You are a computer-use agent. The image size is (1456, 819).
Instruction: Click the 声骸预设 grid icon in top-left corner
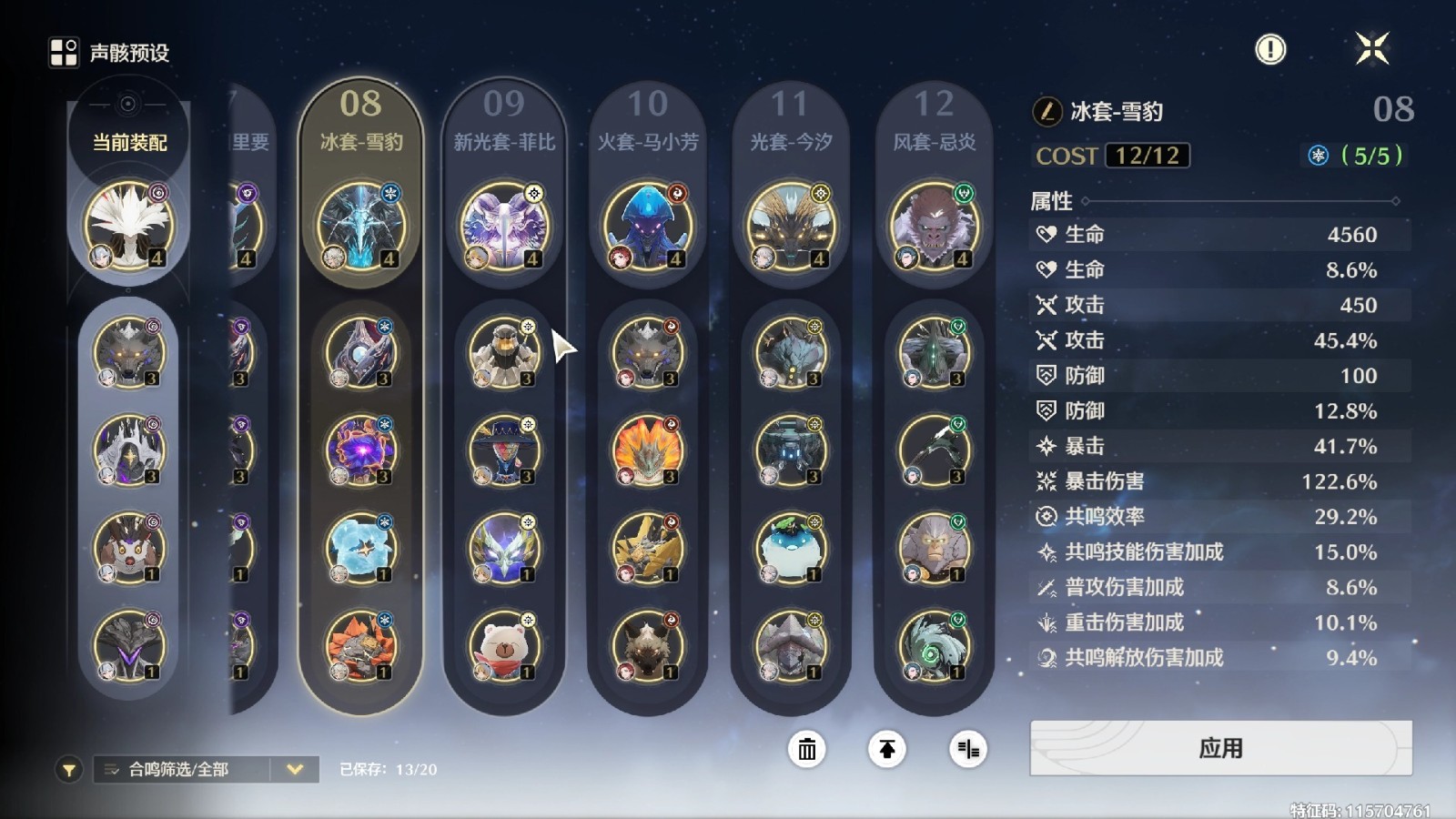[63, 51]
